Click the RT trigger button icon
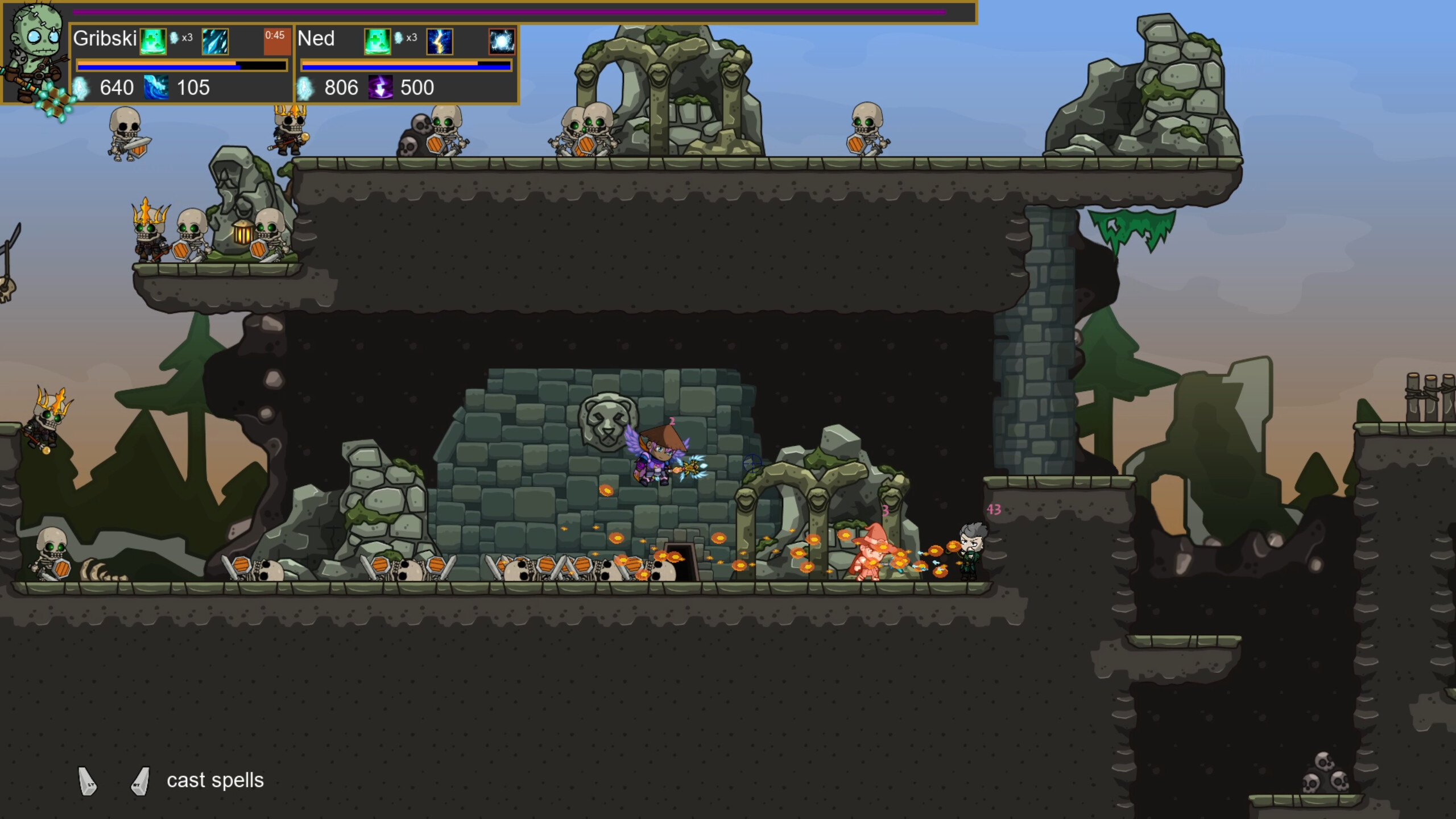This screenshot has height=819, width=1456. point(139,780)
